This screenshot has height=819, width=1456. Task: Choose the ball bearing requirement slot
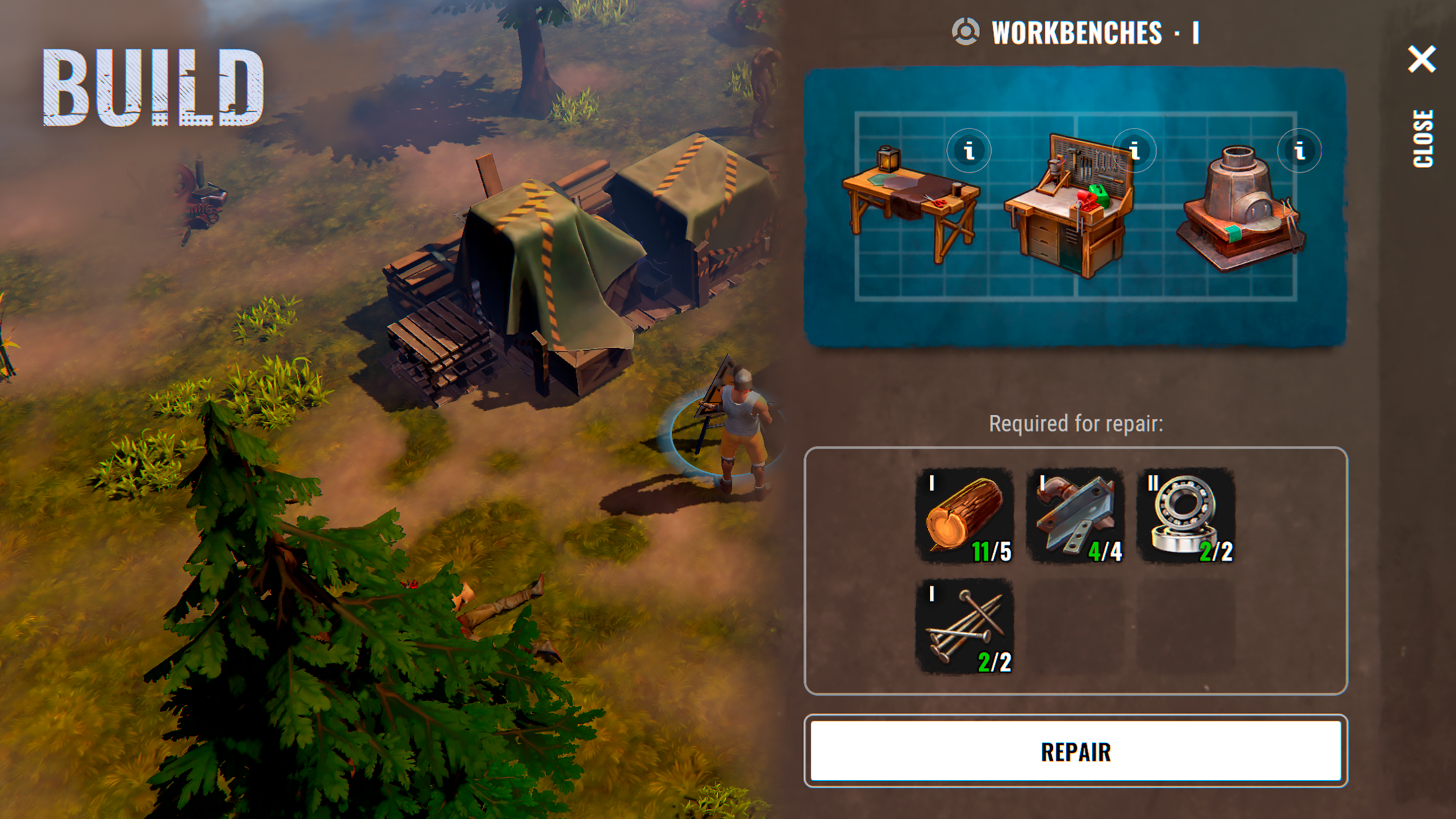[1186, 516]
